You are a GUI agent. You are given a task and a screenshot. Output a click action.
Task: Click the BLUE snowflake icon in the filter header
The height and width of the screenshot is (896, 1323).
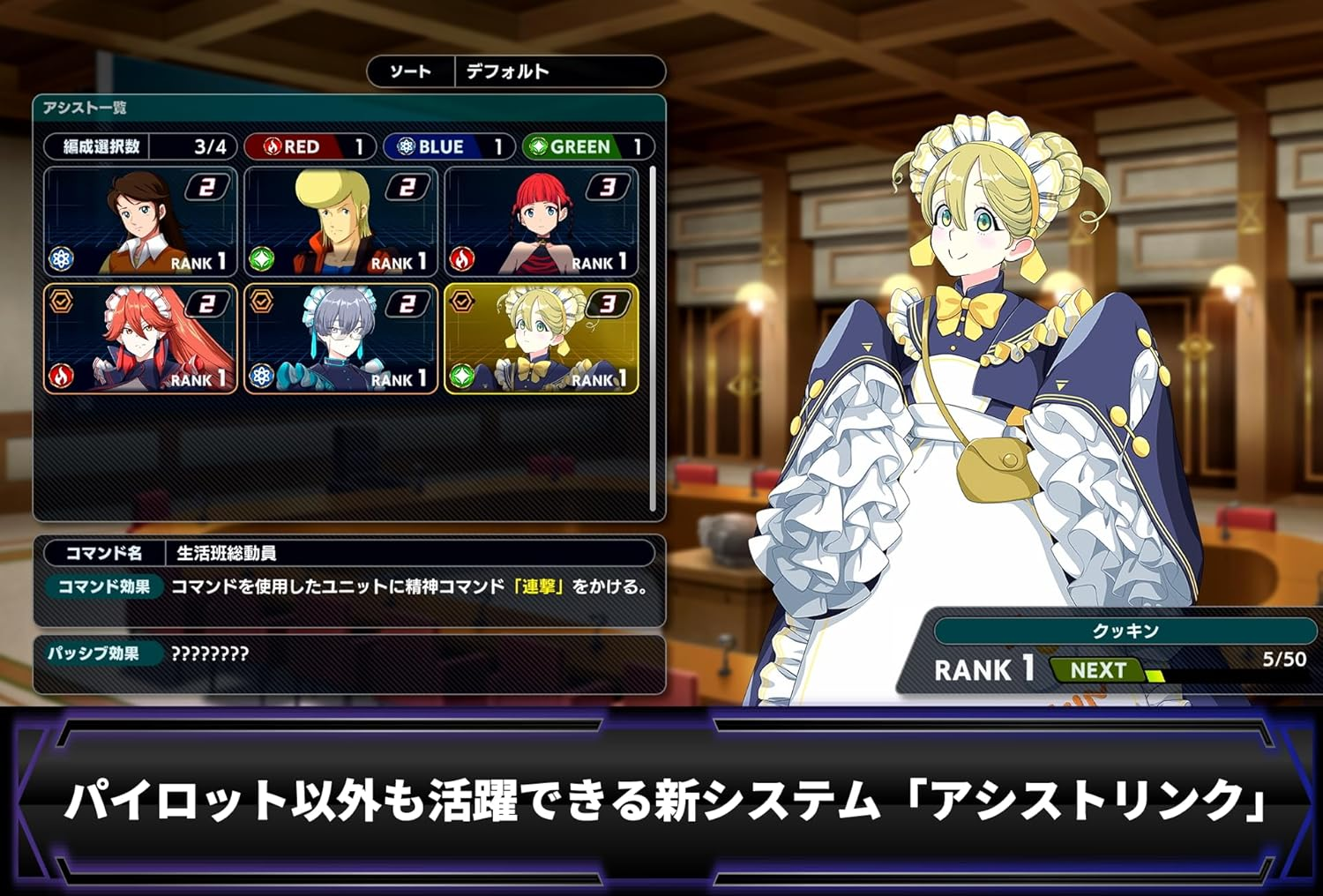[406, 147]
